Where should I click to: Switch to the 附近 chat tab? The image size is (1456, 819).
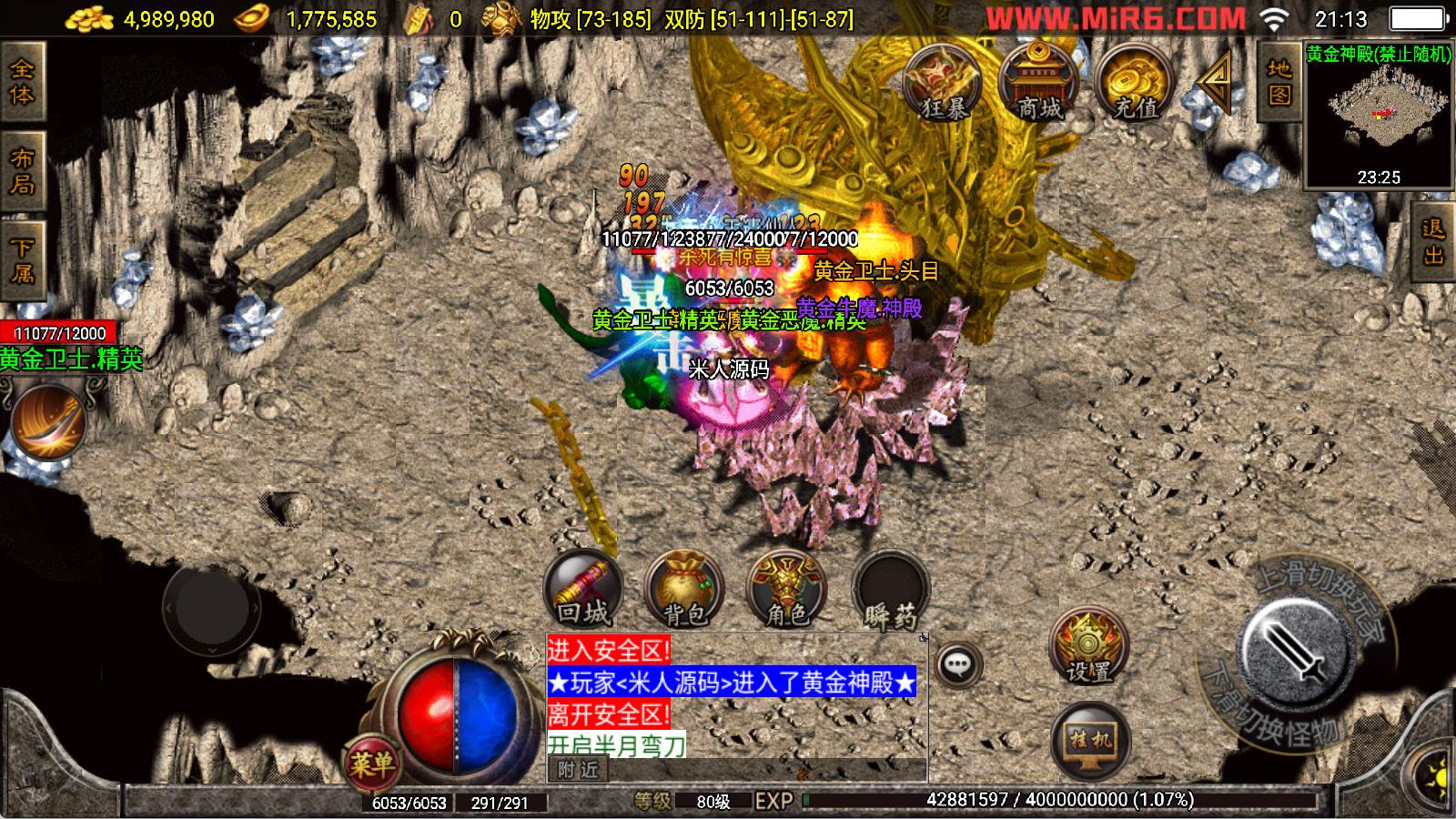click(x=579, y=770)
